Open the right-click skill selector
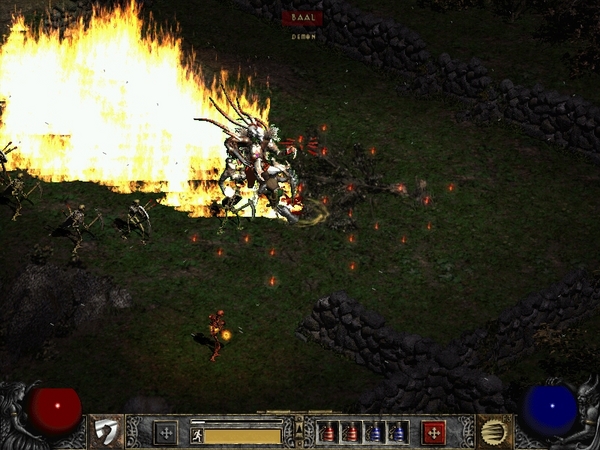This screenshot has height=450, width=600. point(493,432)
